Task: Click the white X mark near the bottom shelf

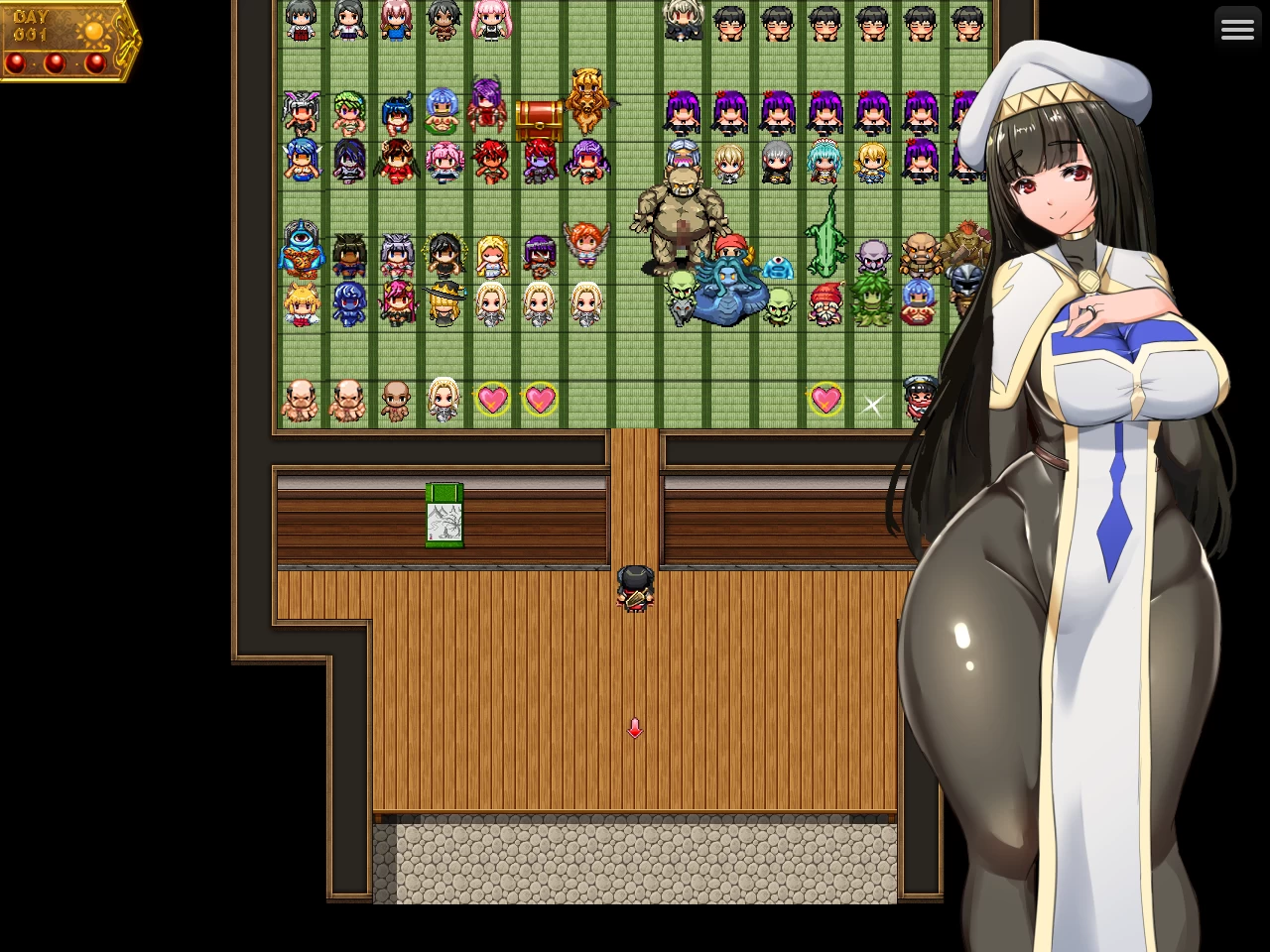Action: (872, 405)
